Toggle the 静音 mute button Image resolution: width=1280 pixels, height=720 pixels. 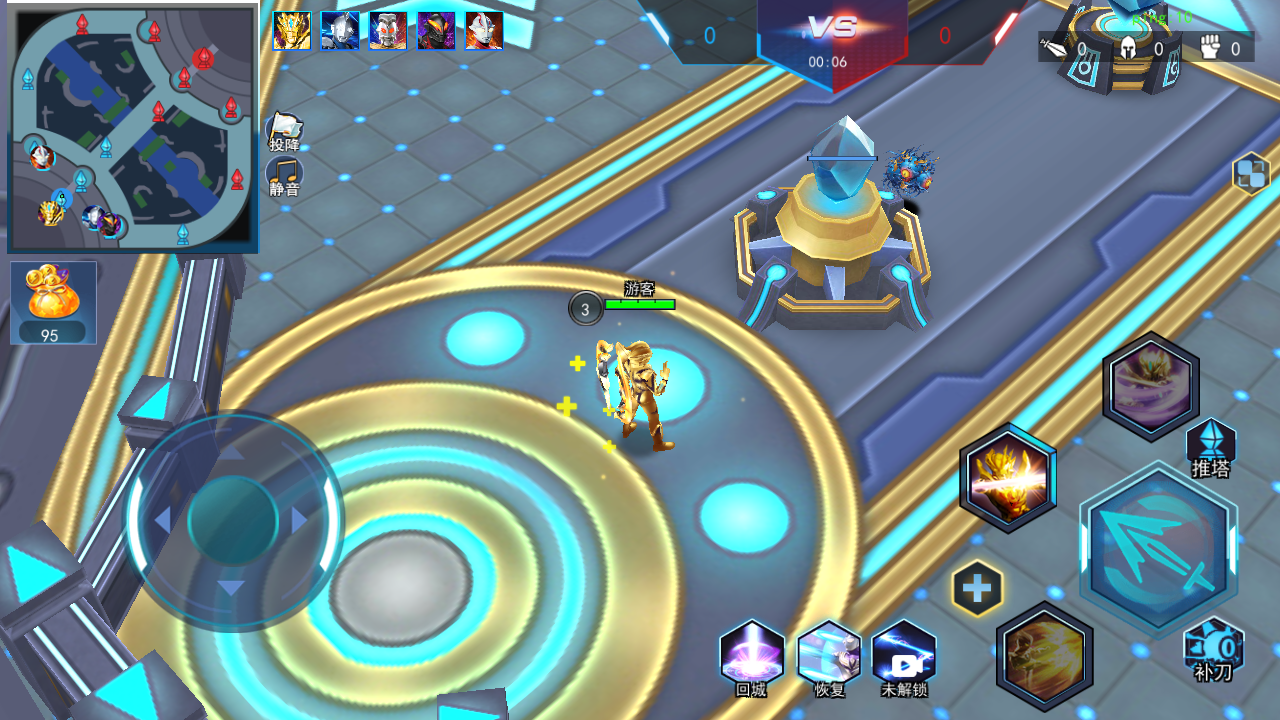(x=285, y=176)
